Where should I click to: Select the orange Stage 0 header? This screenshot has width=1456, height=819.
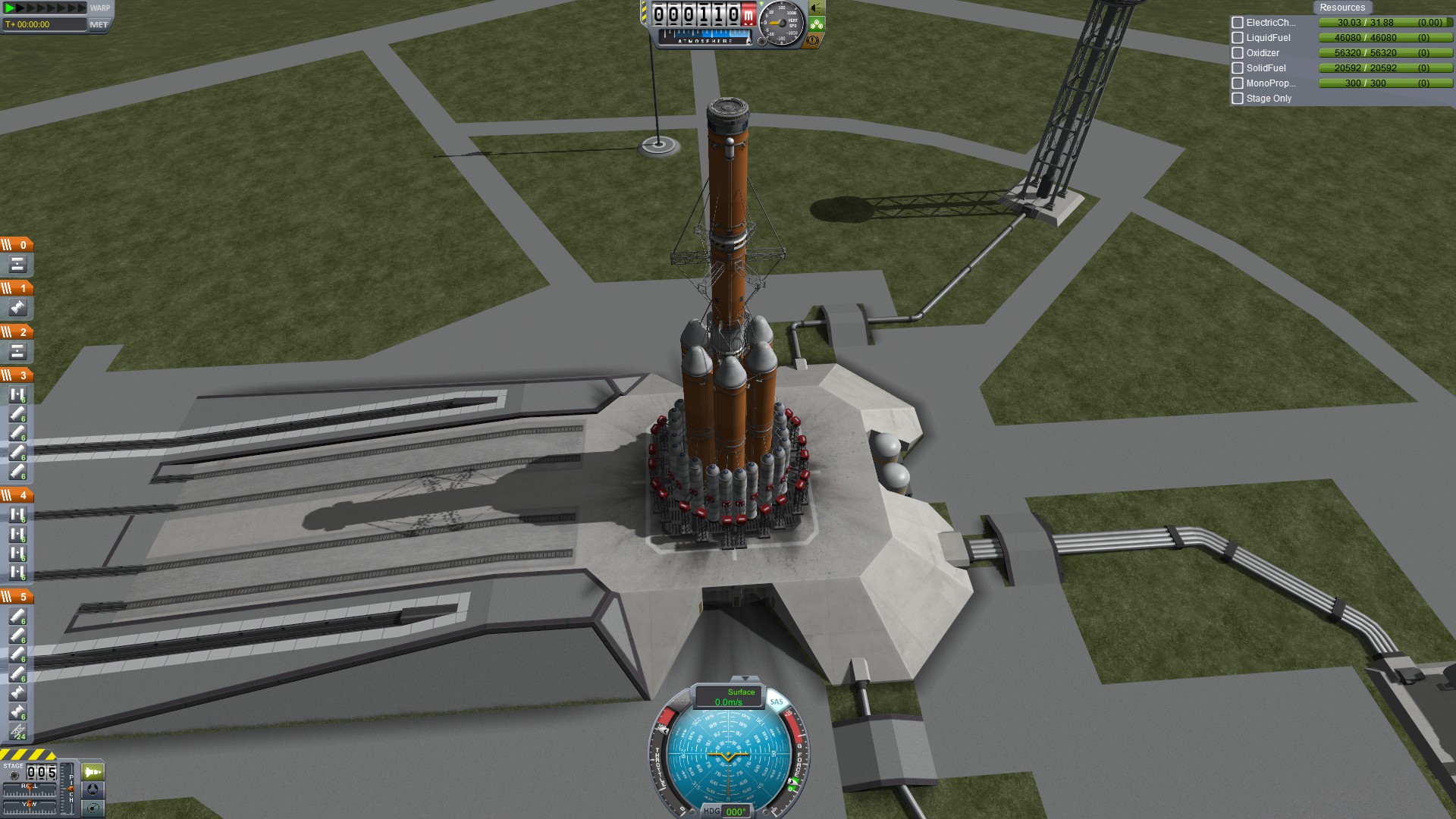click(x=17, y=245)
